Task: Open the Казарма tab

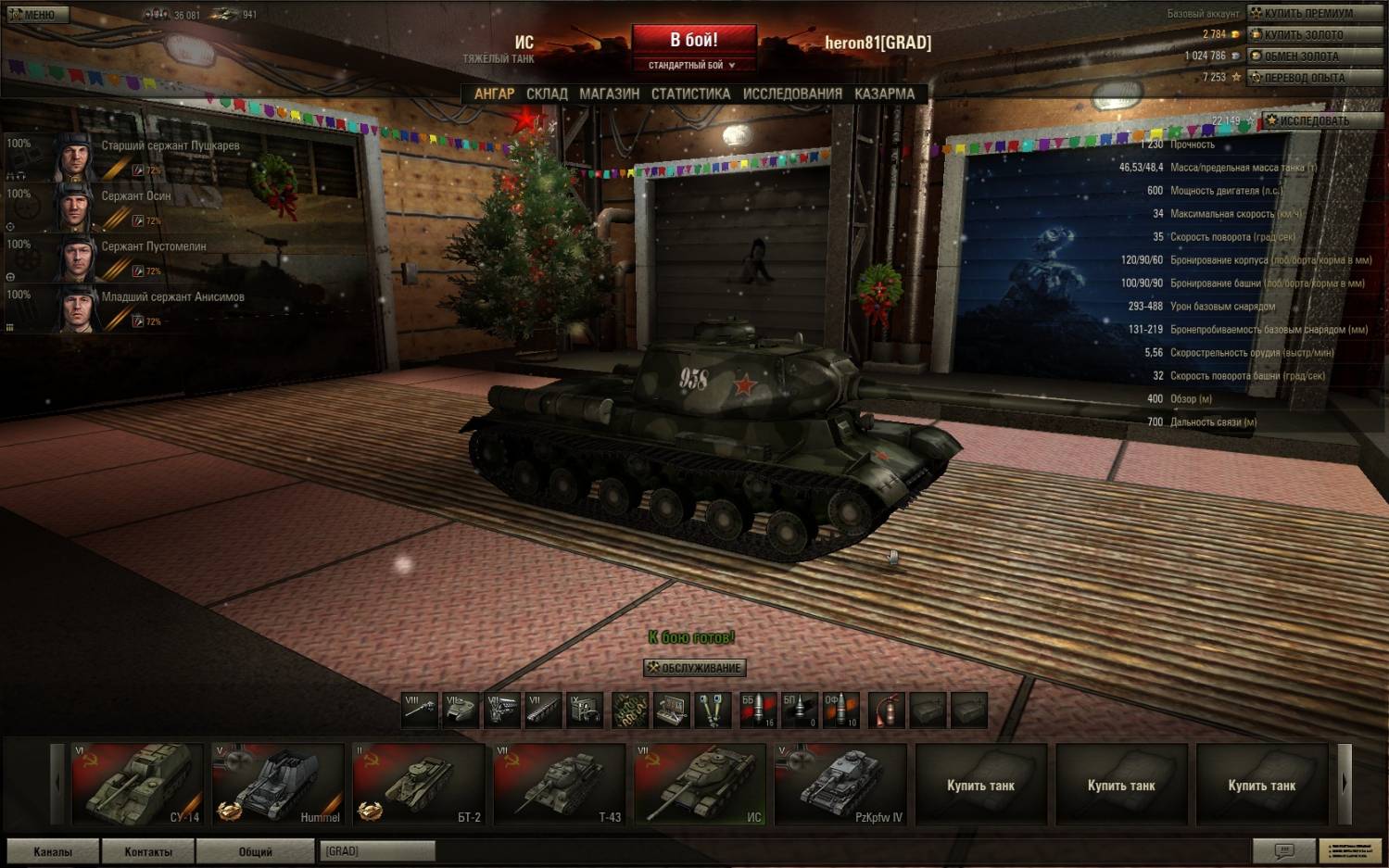Action: [884, 94]
